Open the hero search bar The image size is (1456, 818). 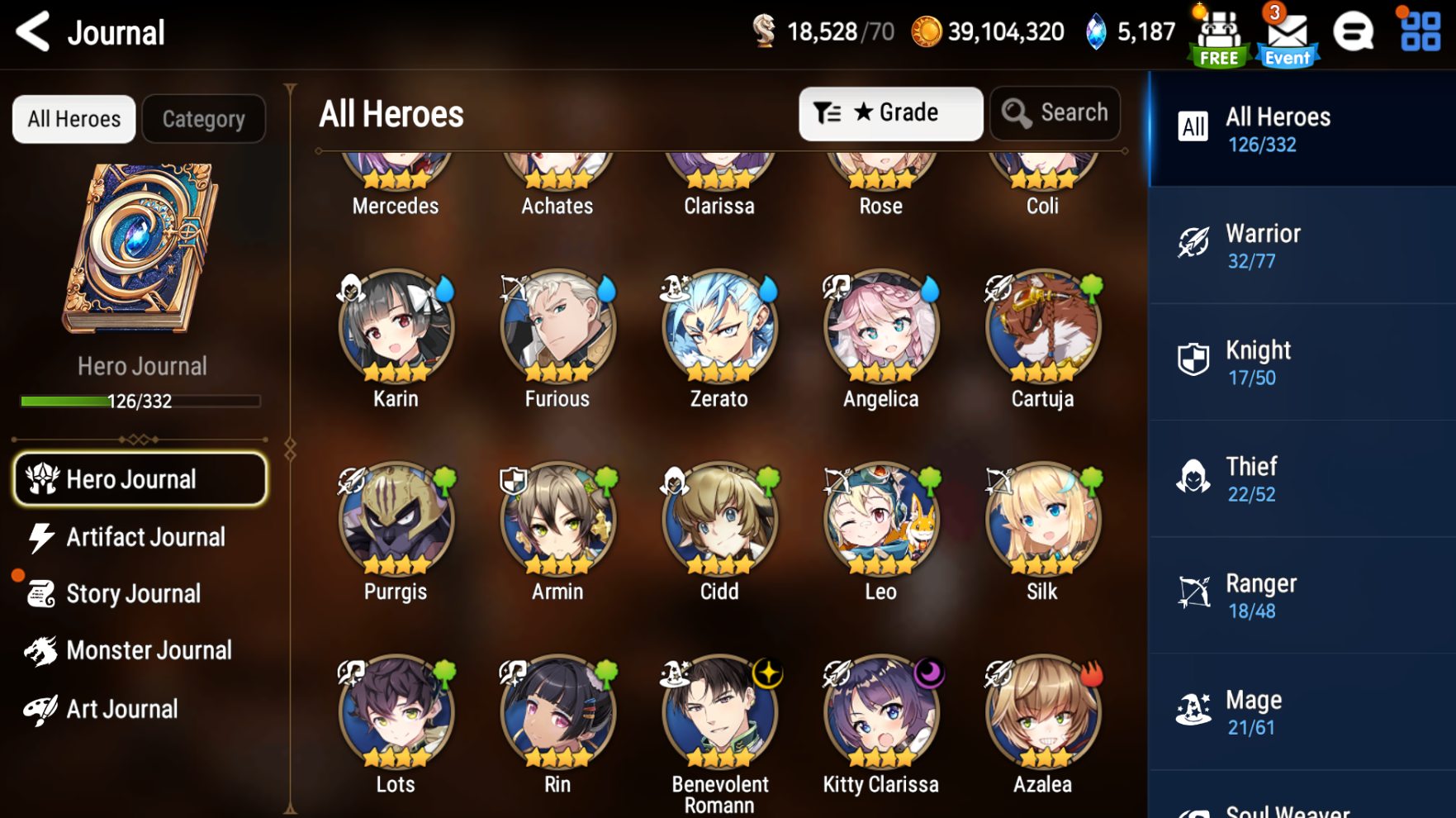coord(1055,113)
